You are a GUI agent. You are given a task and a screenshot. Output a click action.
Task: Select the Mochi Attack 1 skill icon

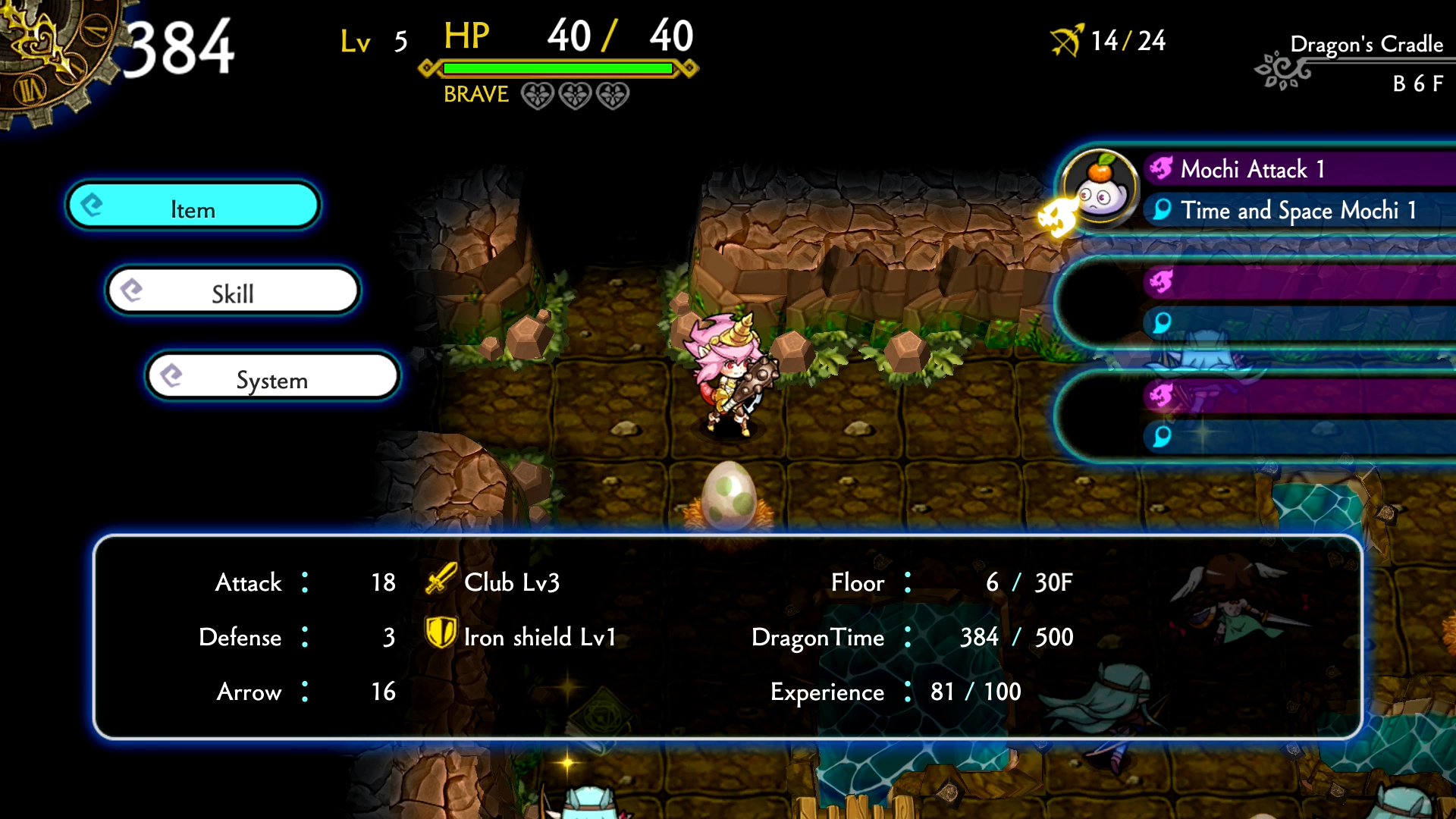click(x=1160, y=169)
